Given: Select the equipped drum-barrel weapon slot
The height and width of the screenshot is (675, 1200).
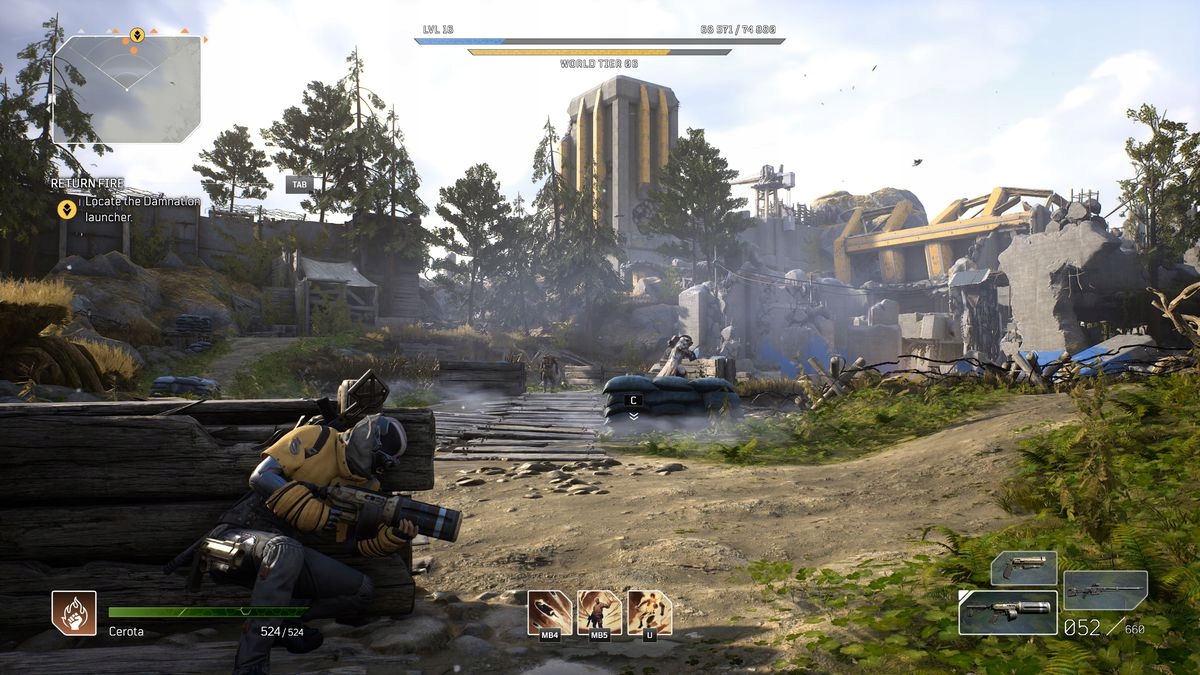Looking at the screenshot, I should [1007, 612].
